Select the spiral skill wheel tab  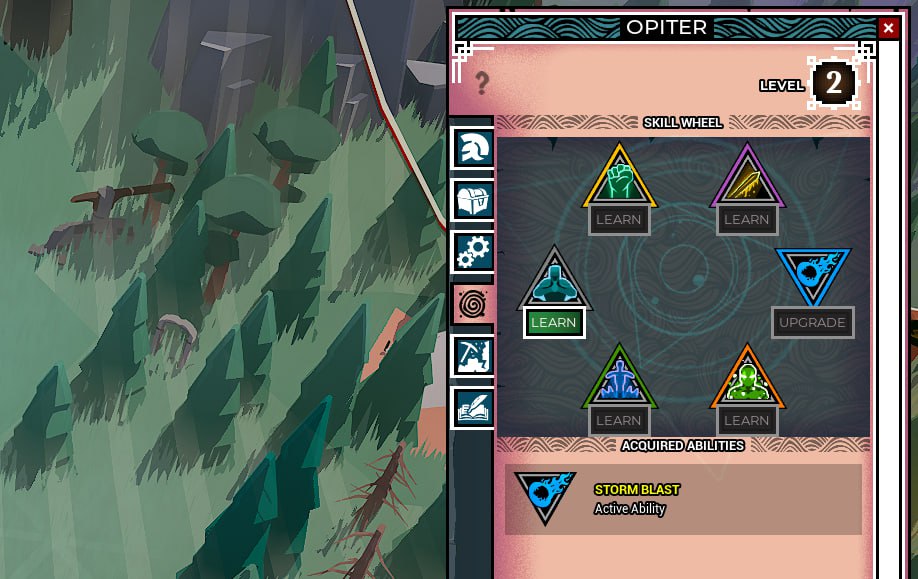click(x=472, y=304)
